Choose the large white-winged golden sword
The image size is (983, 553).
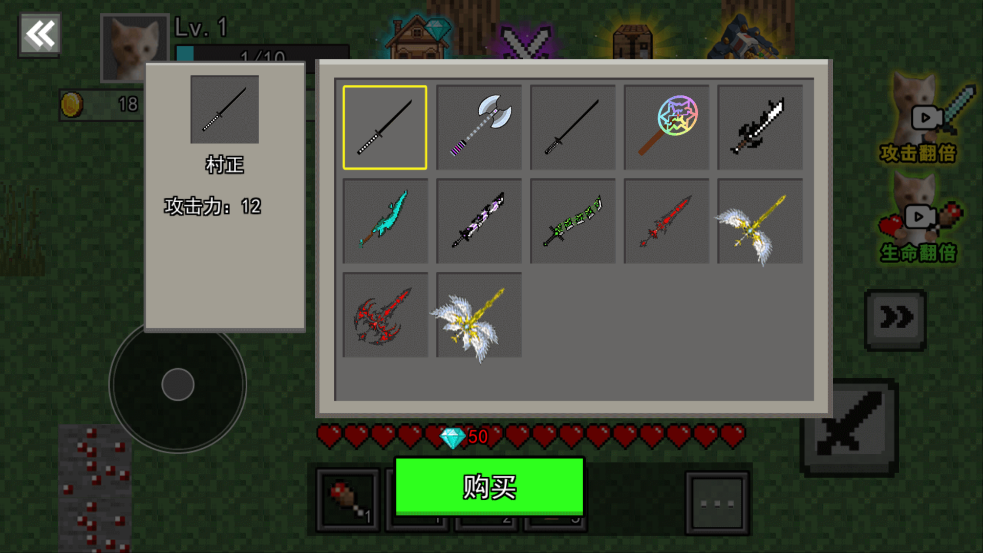coord(479,315)
